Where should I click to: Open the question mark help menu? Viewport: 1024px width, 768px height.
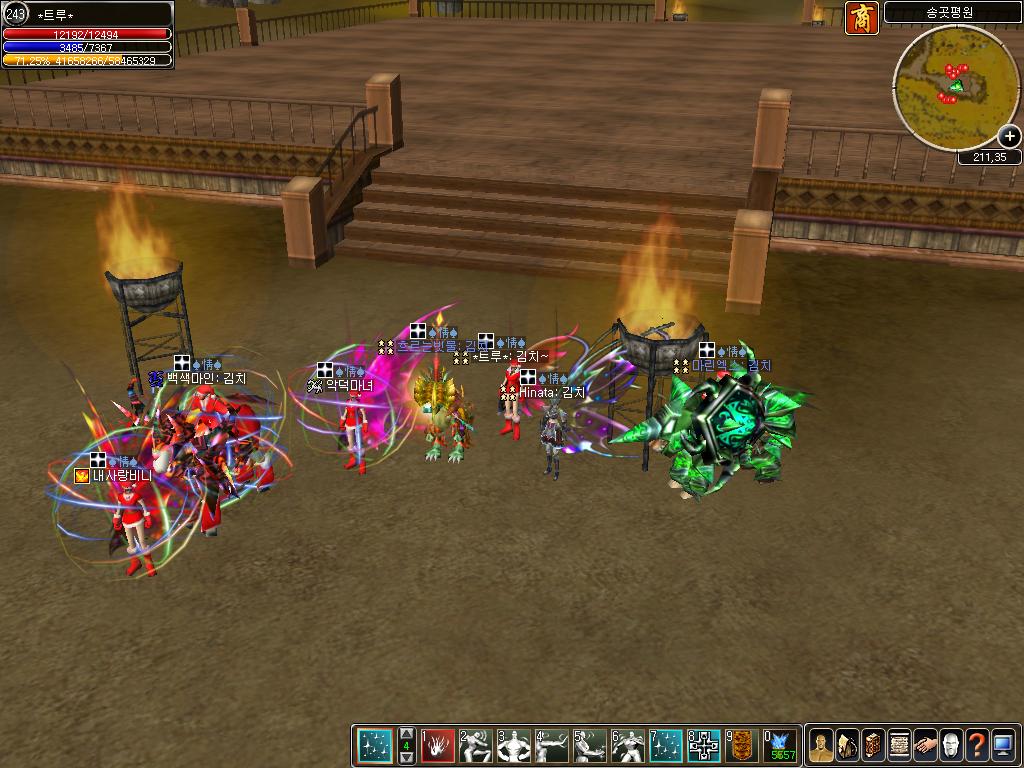pyautogui.click(x=977, y=746)
